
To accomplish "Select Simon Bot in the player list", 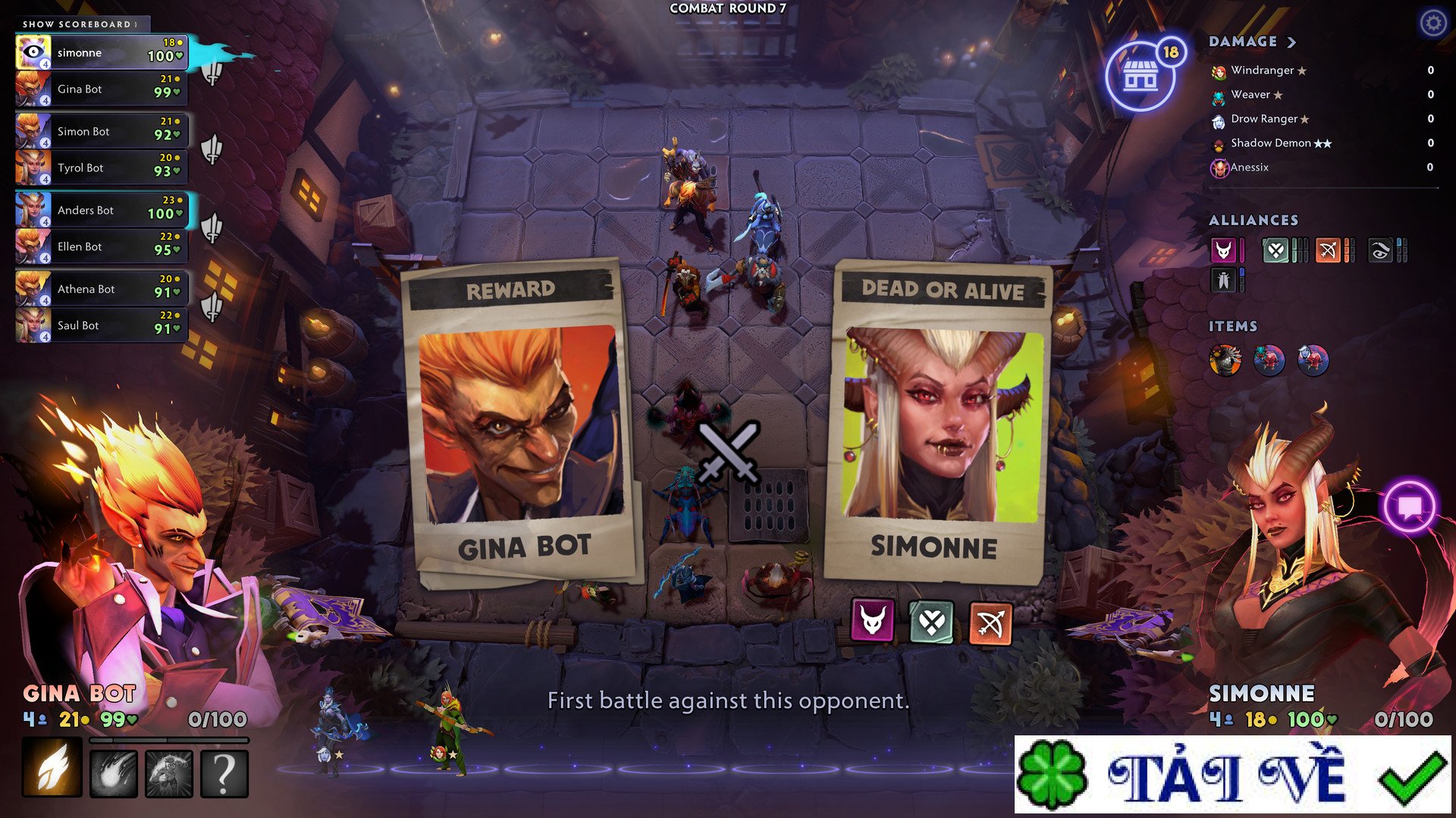I will (x=101, y=132).
